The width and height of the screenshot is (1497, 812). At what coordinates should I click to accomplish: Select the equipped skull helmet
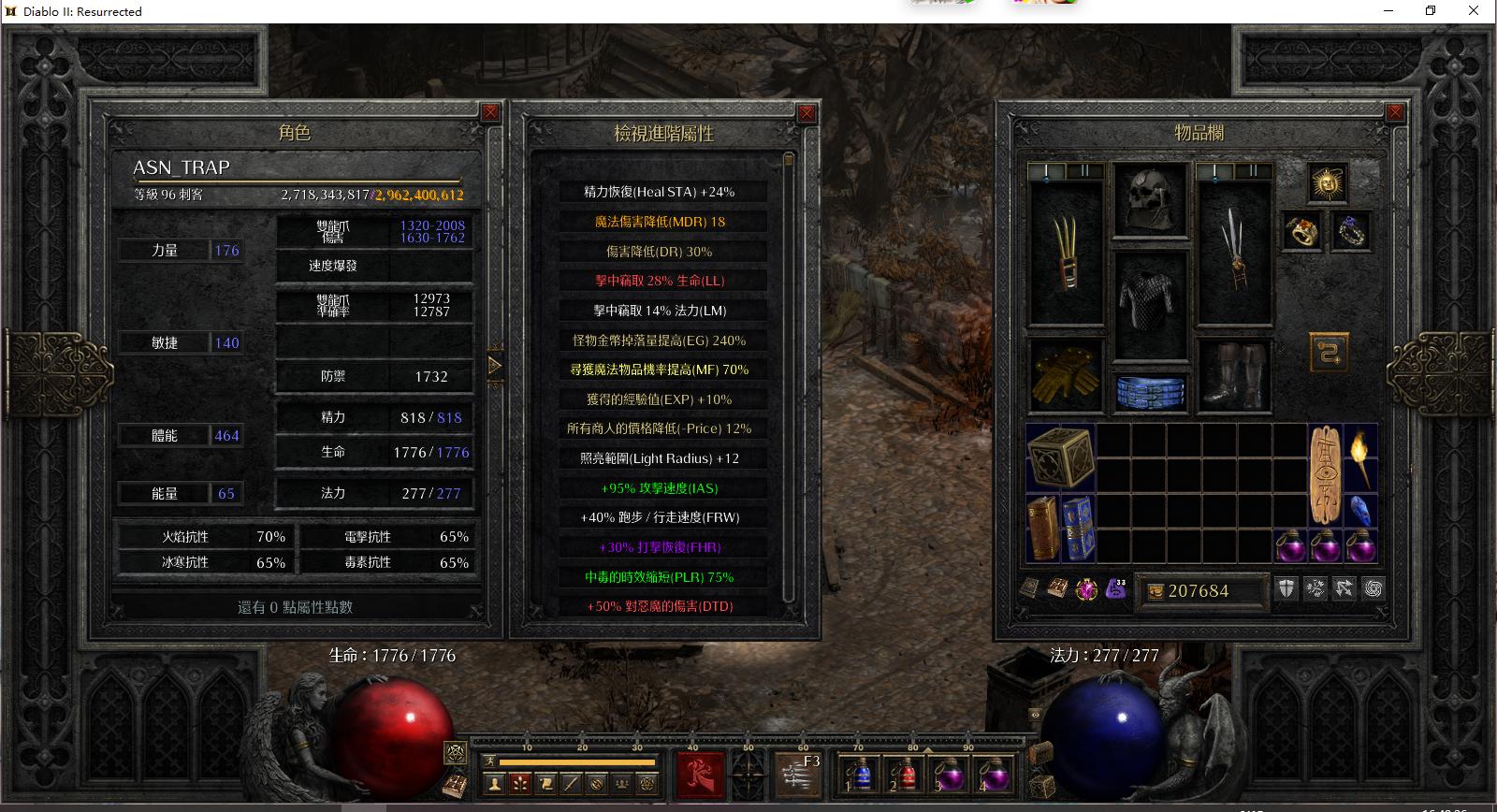point(1150,198)
